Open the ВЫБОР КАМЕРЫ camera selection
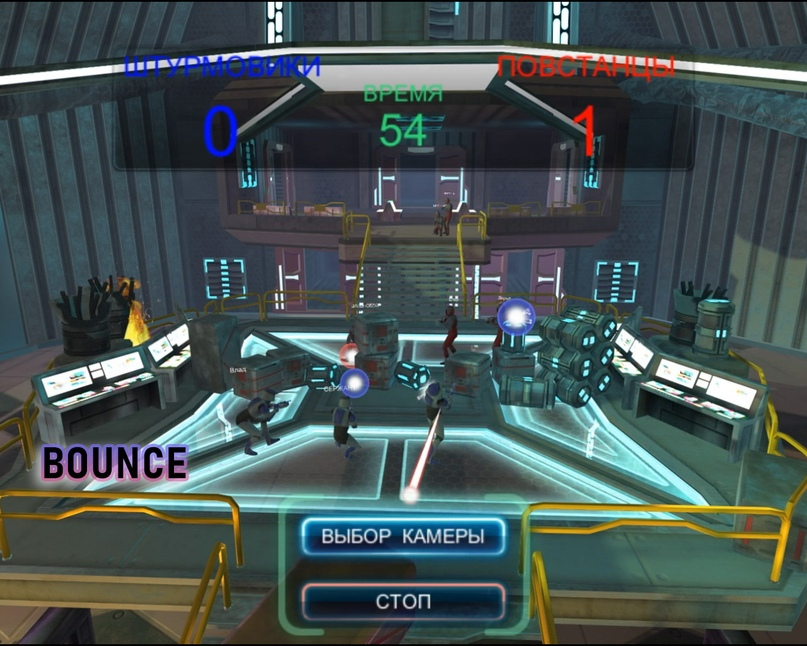 (403, 537)
